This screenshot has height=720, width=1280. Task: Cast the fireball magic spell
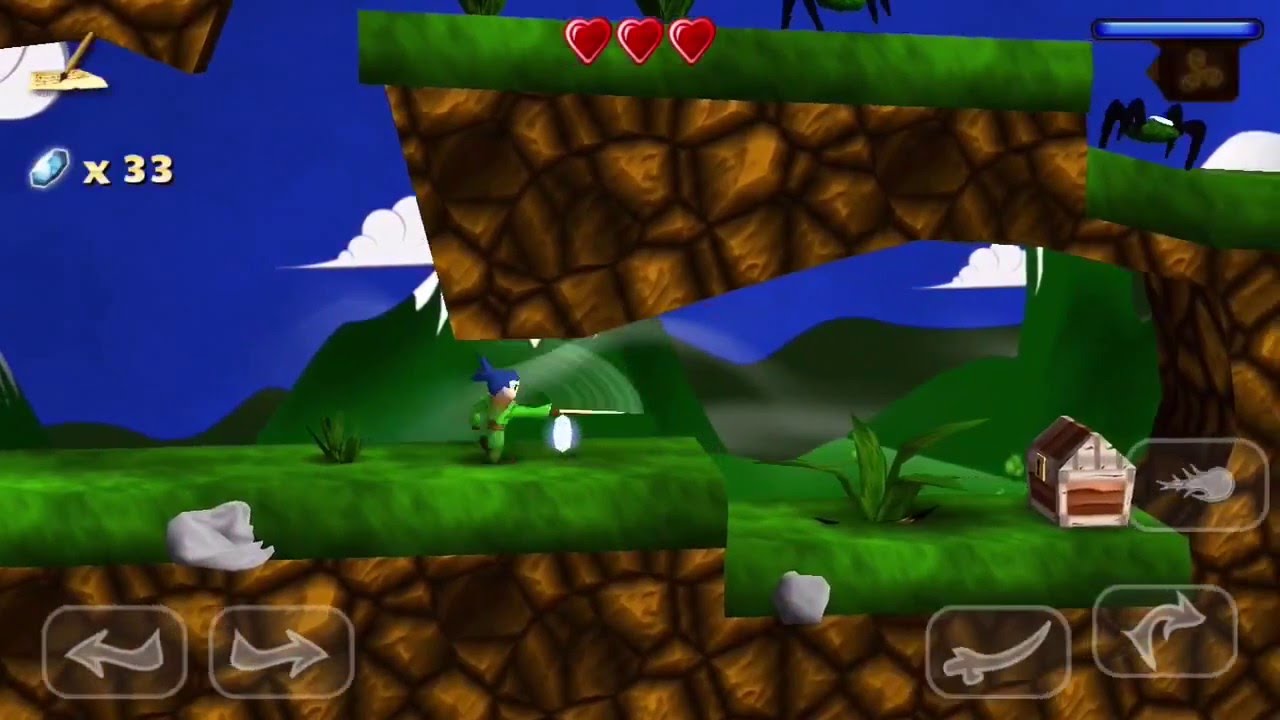point(1197,485)
